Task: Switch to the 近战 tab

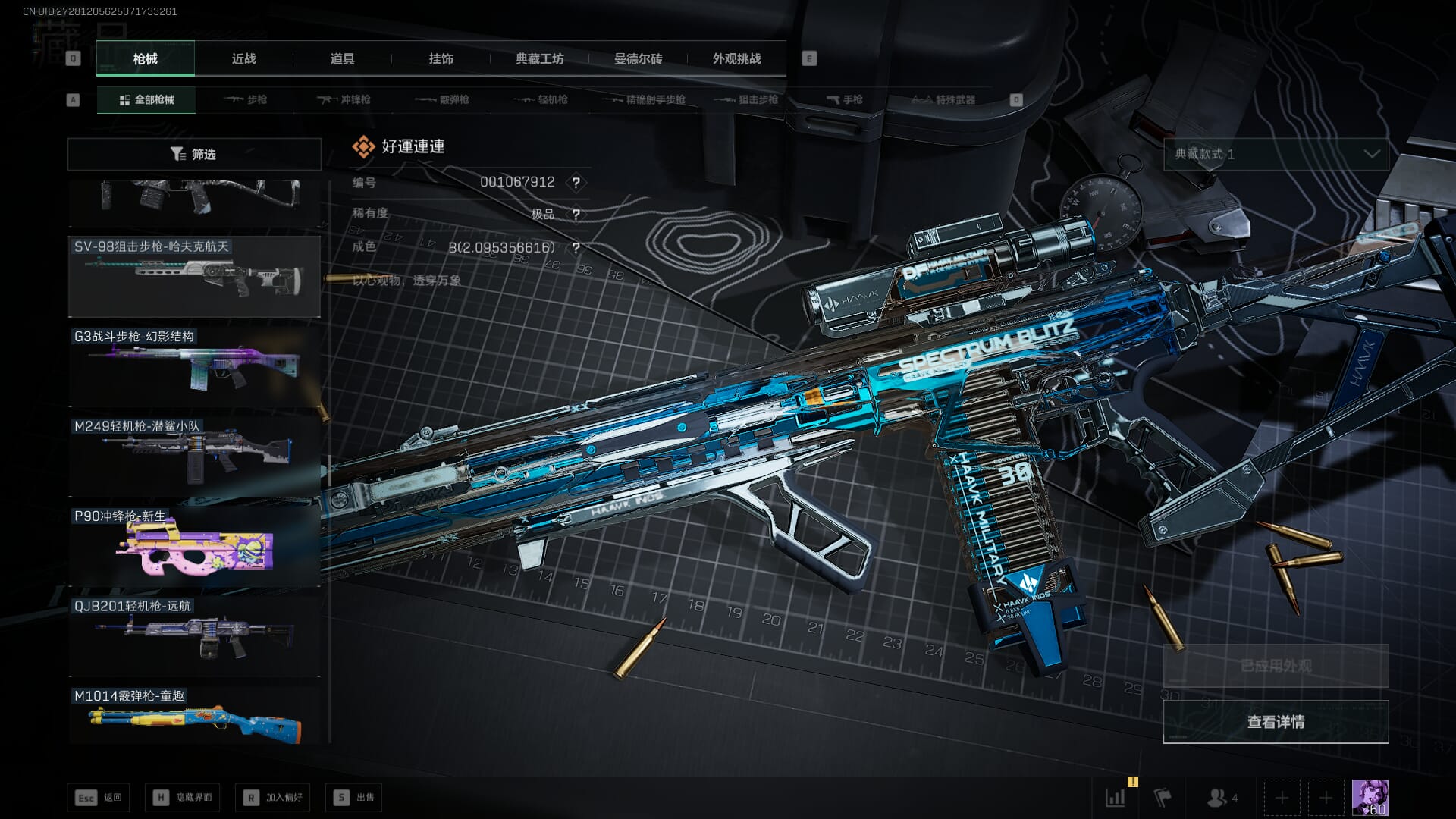Action: [243, 58]
